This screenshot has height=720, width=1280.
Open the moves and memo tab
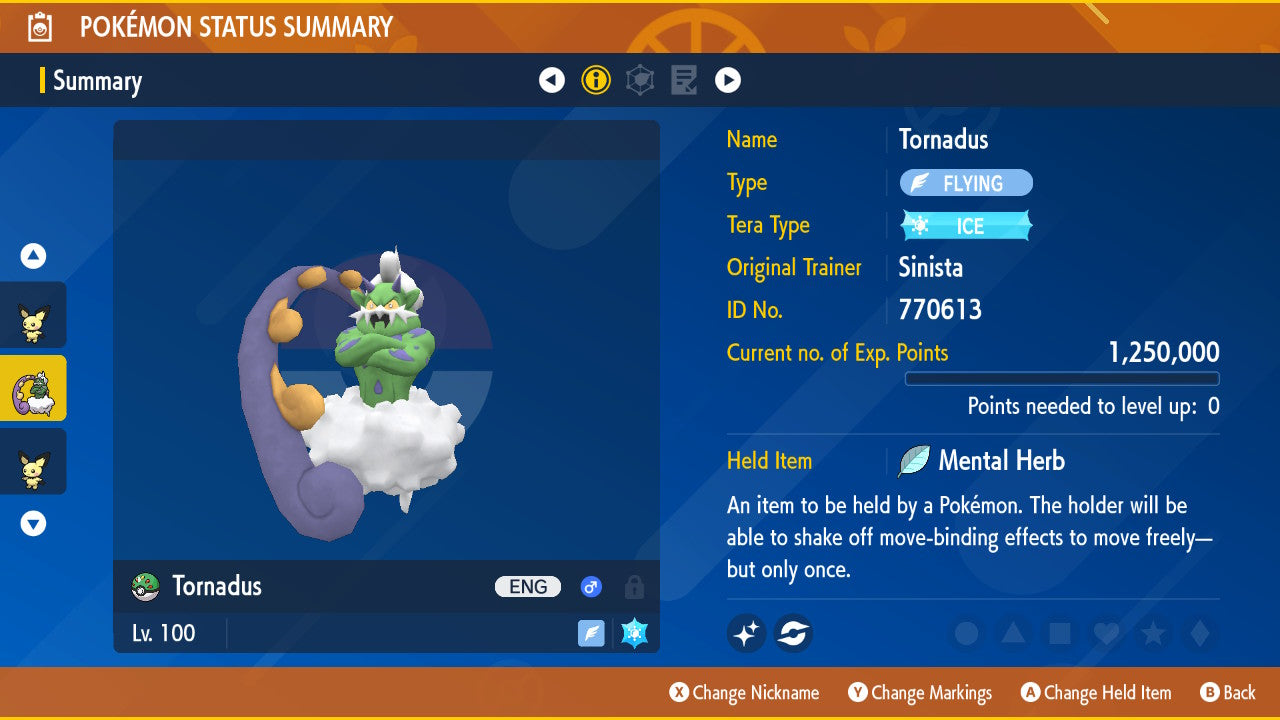[684, 80]
